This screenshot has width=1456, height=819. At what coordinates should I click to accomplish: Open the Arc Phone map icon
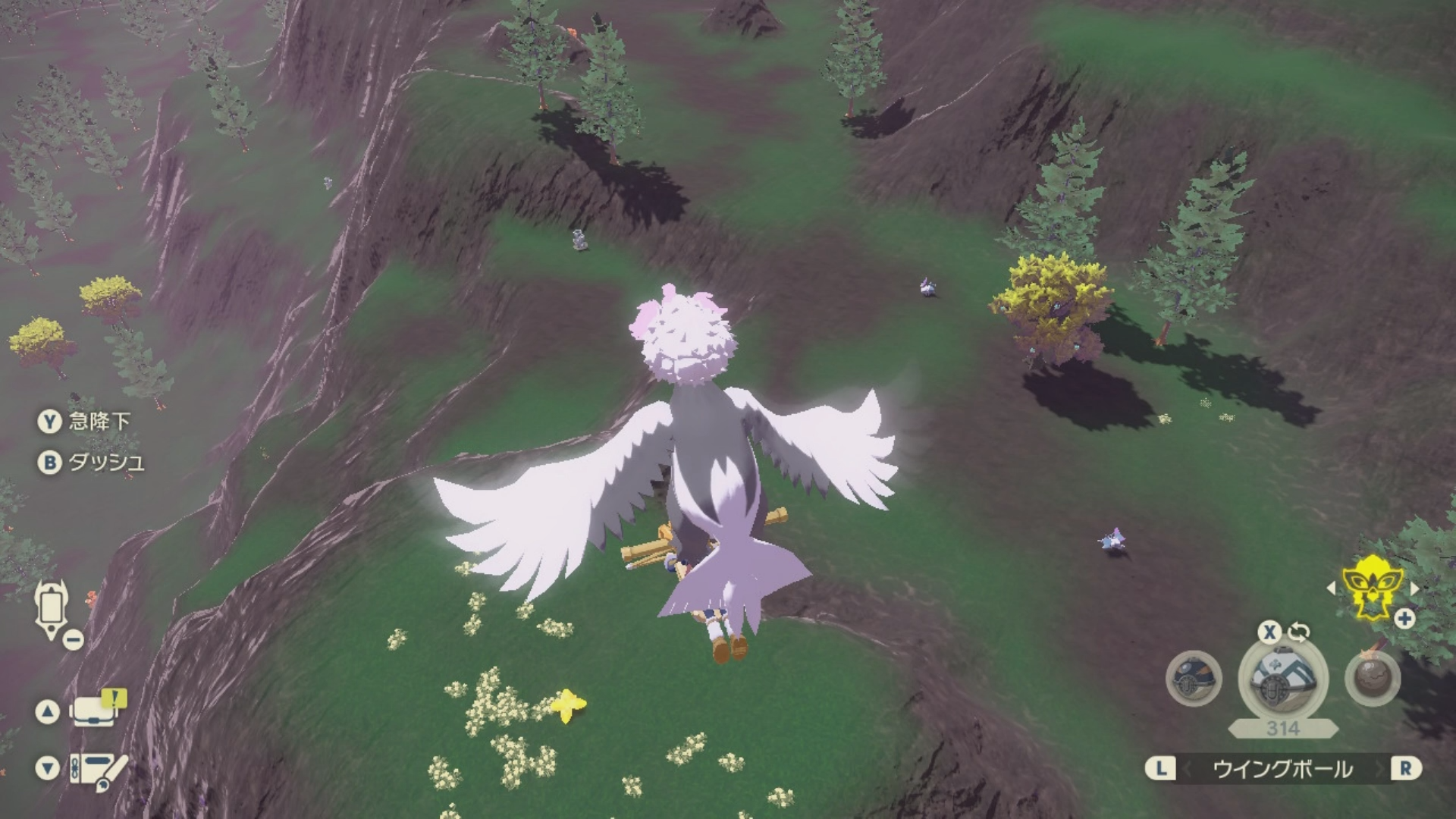tap(51, 609)
